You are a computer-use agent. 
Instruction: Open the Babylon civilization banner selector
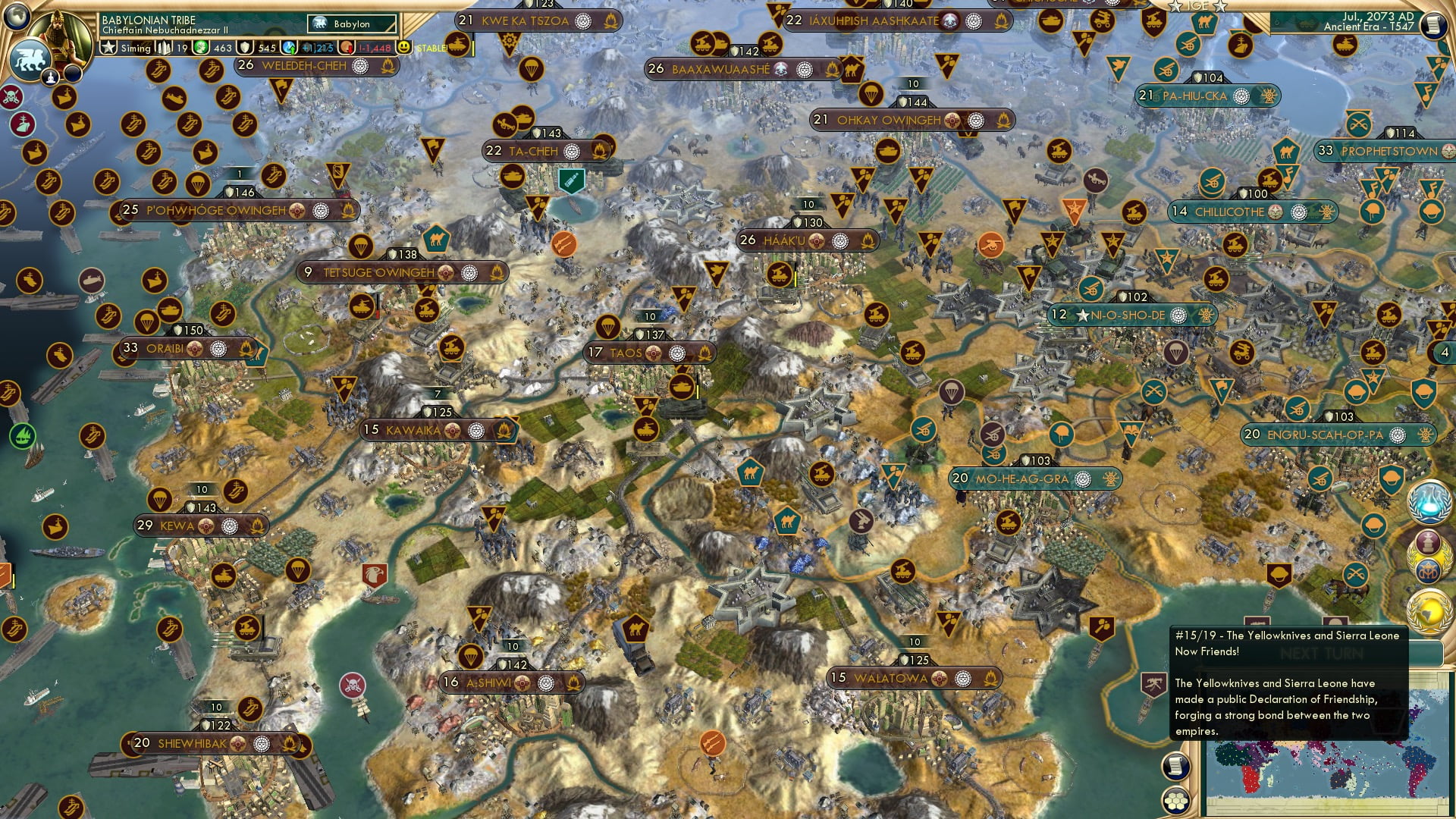point(349,24)
